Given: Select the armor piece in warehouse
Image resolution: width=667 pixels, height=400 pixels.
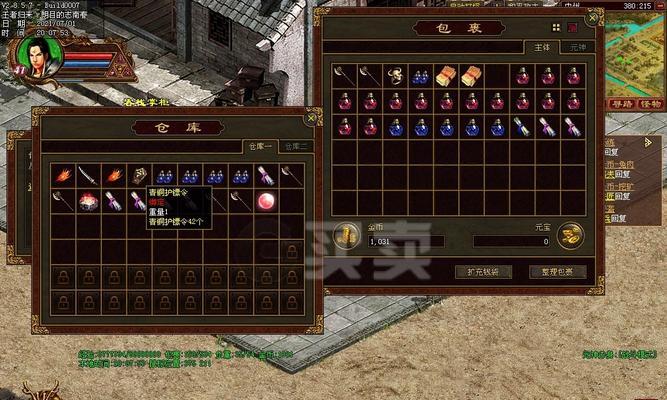Looking at the screenshot, I should point(139,175).
